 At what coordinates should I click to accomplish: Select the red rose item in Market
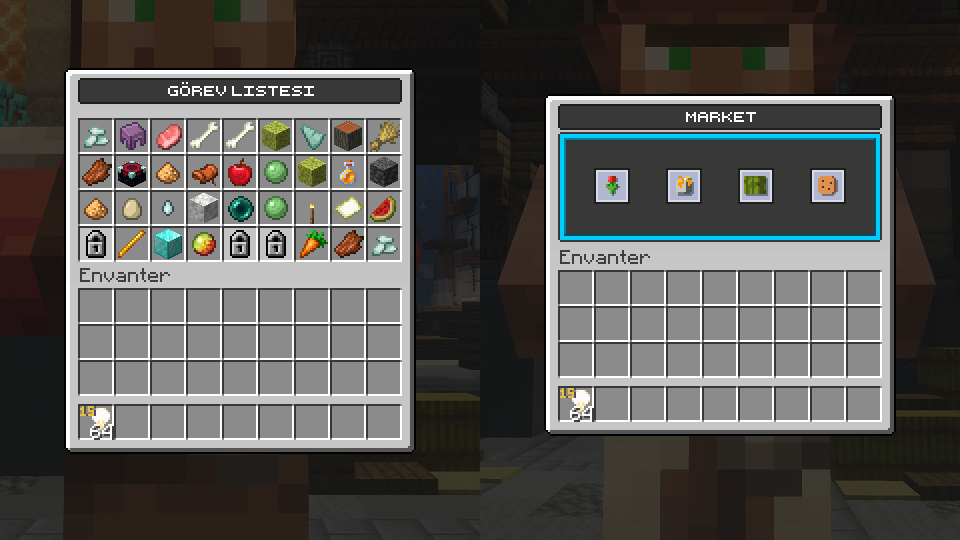611,185
